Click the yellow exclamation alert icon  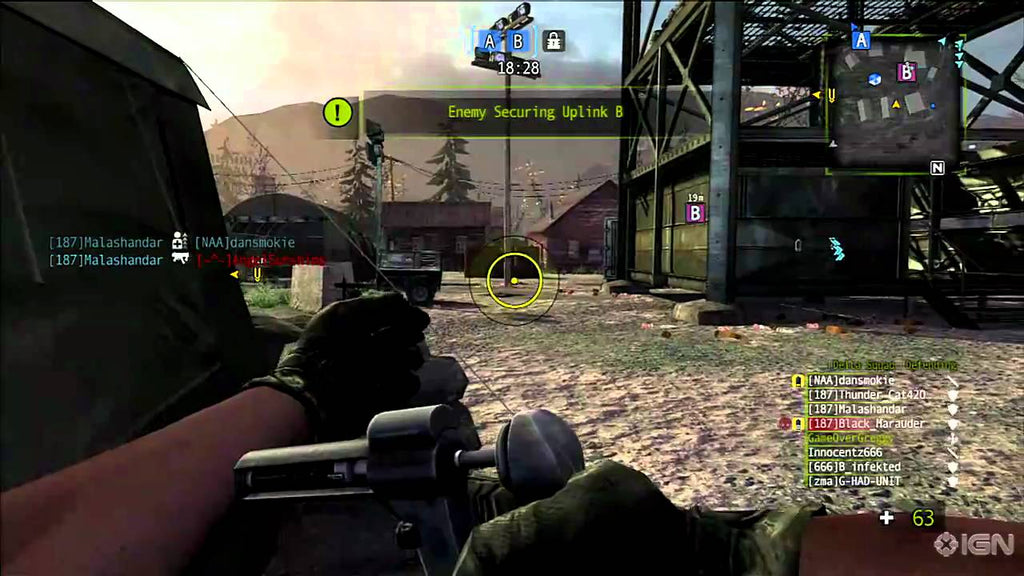(x=338, y=112)
